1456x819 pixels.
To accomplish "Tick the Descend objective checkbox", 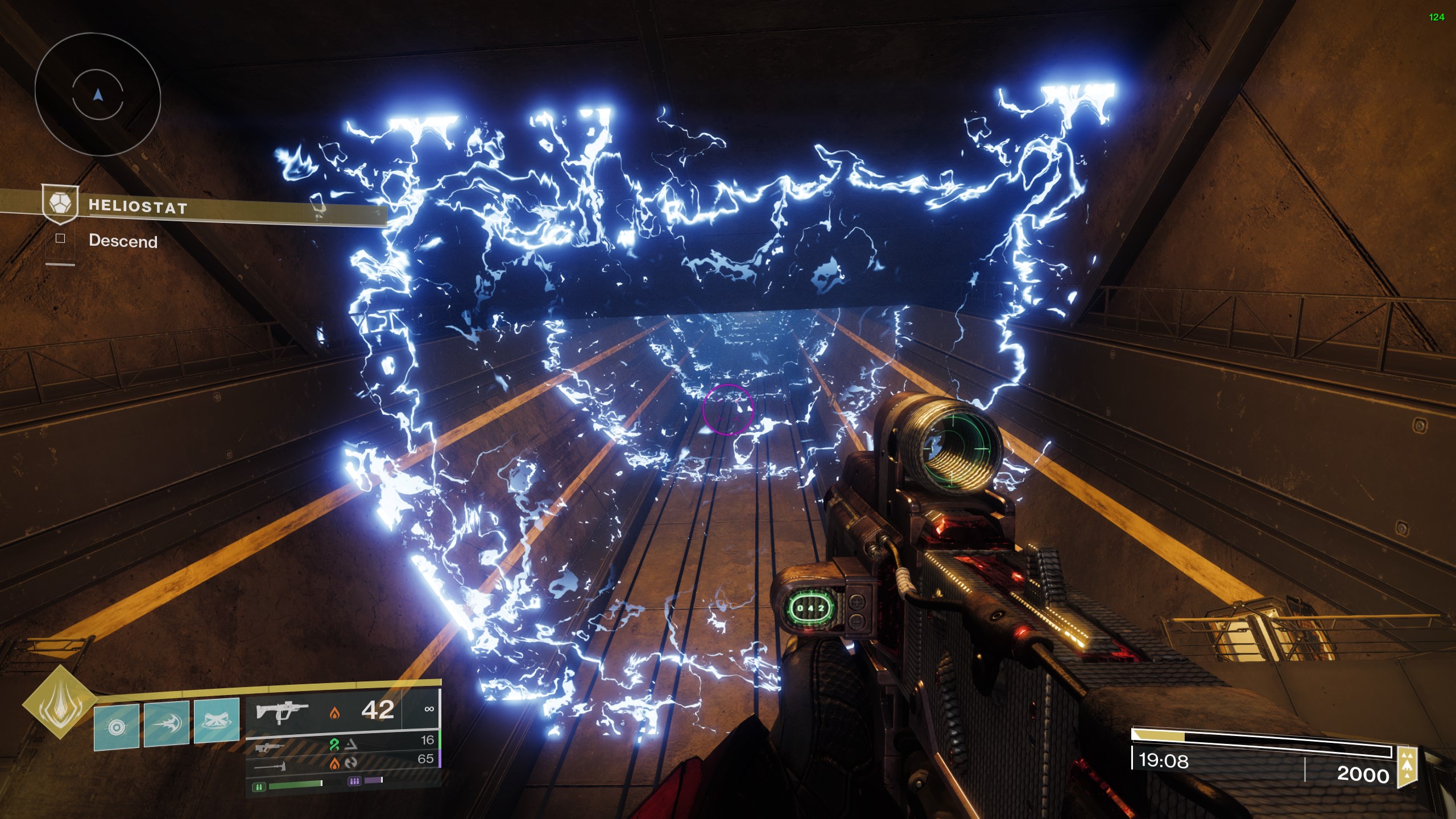I will pyautogui.click(x=60, y=239).
